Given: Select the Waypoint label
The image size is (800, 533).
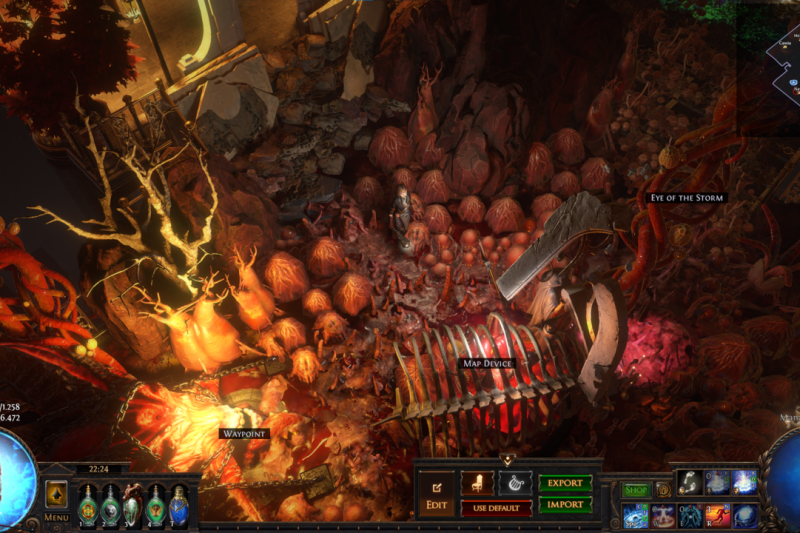Looking at the screenshot, I should pyautogui.click(x=243, y=433).
